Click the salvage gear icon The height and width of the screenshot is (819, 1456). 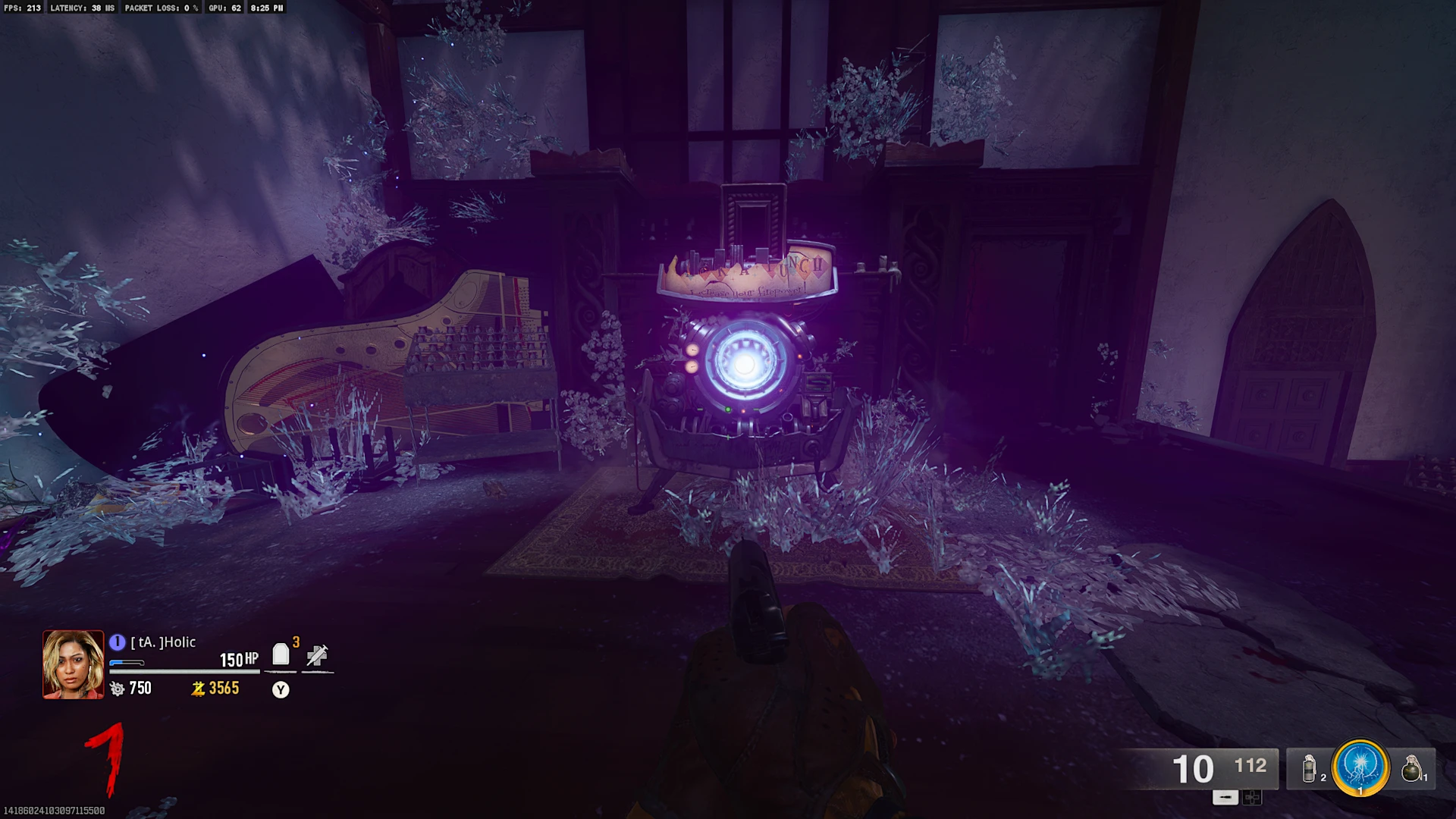[x=118, y=689]
